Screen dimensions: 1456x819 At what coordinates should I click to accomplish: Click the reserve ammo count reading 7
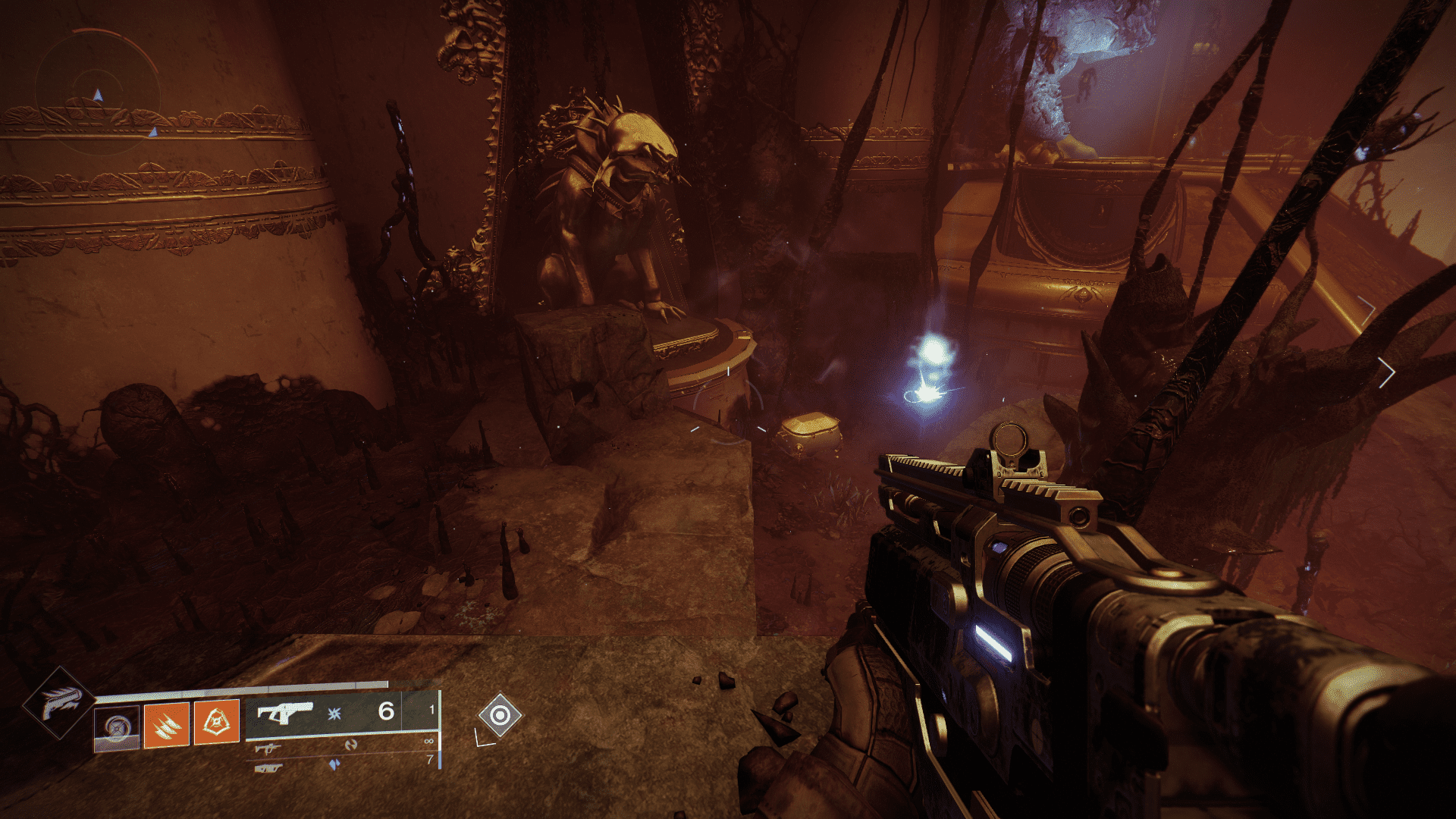pos(430,759)
